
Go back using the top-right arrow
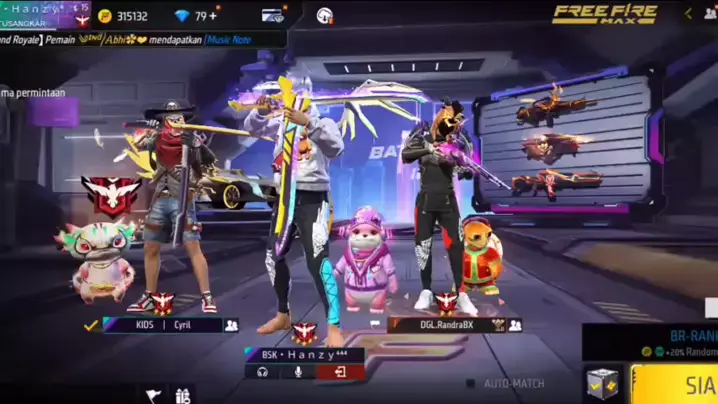click(688, 14)
